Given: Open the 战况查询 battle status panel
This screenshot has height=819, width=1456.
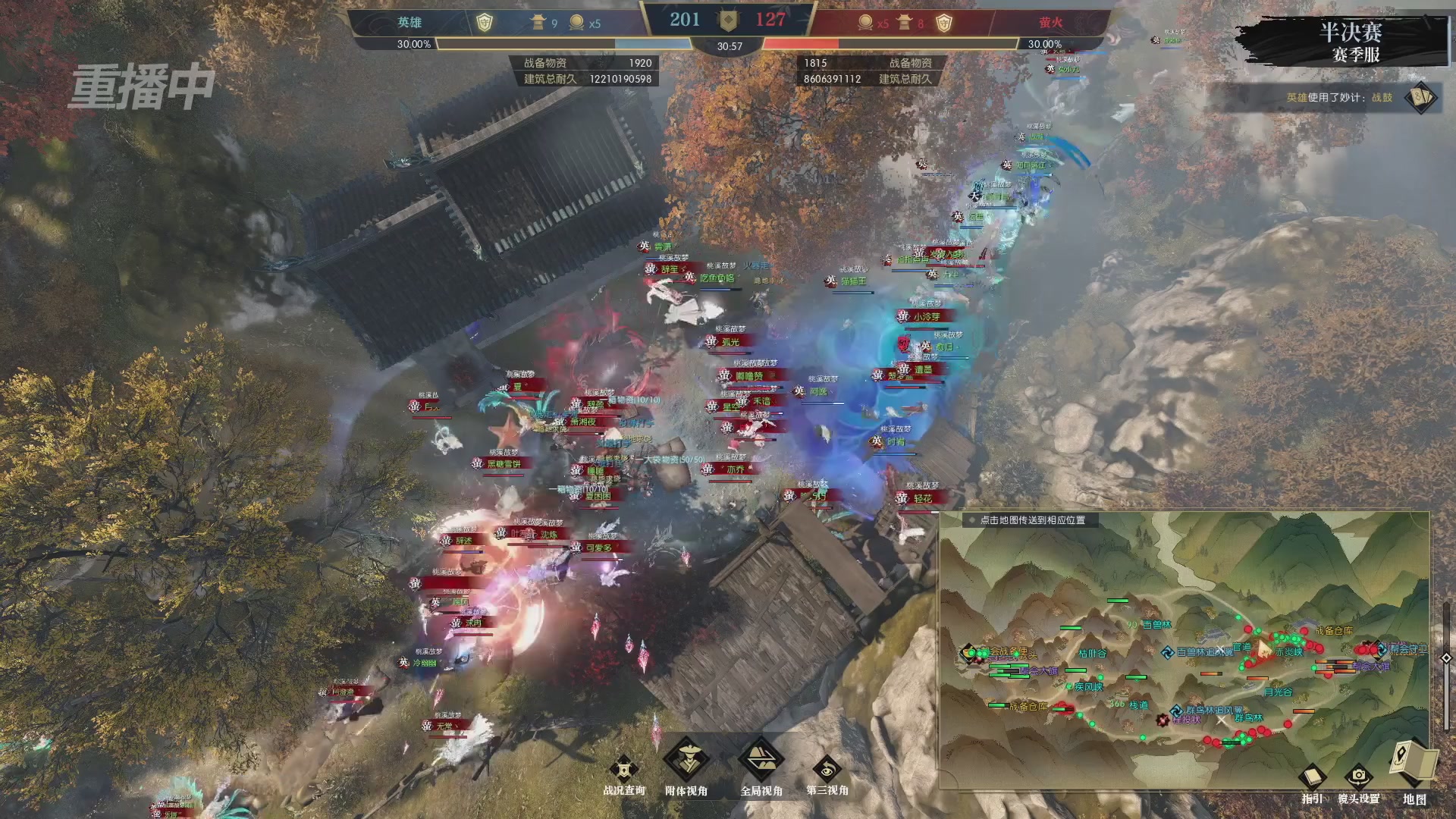Looking at the screenshot, I should pyautogui.click(x=623, y=772).
